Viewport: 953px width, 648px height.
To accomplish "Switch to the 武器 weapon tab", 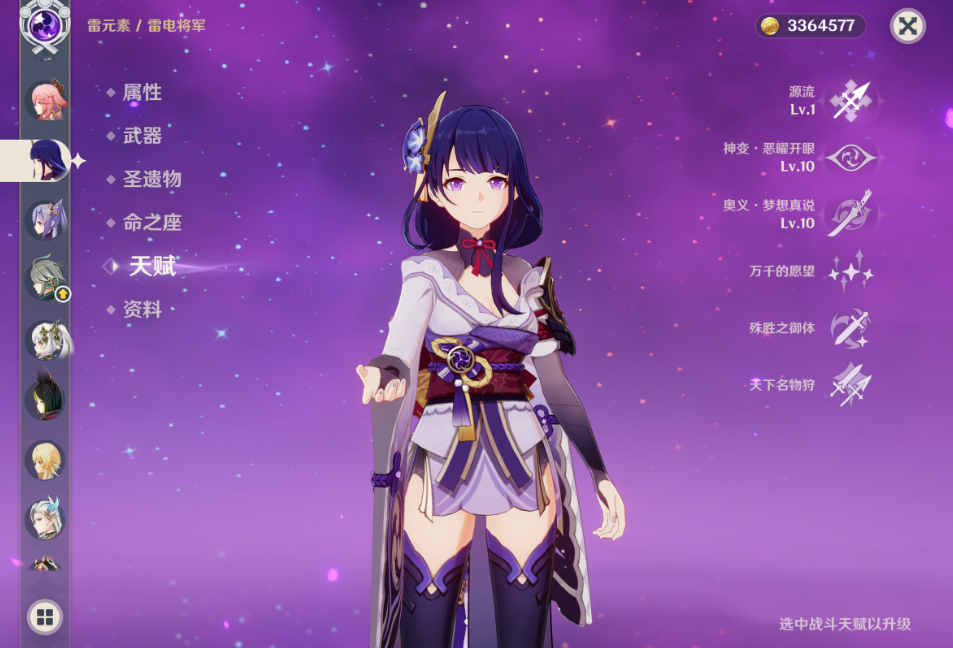I will tap(141, 136).
